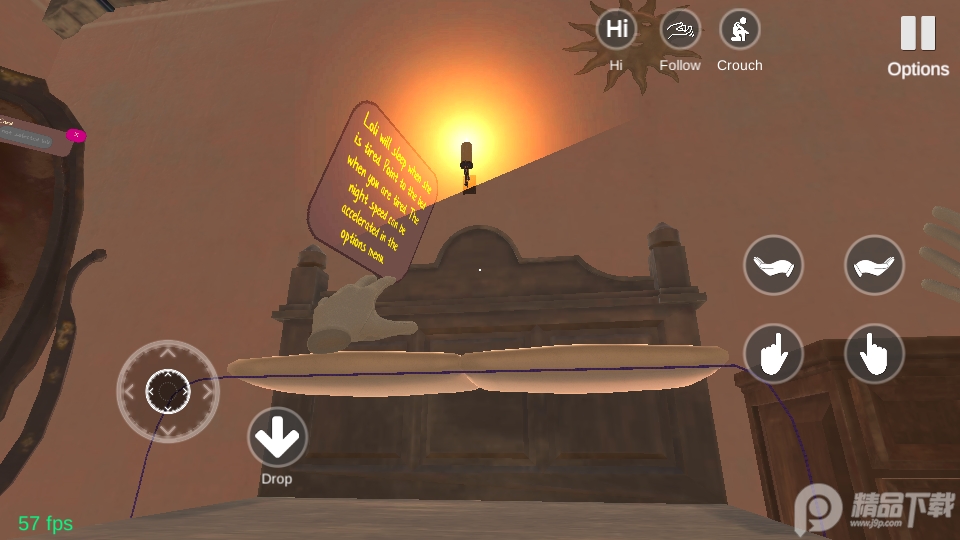Click the movement joystick center
The height and width of the screenshot is (540, 960).
tap(167, 390)
